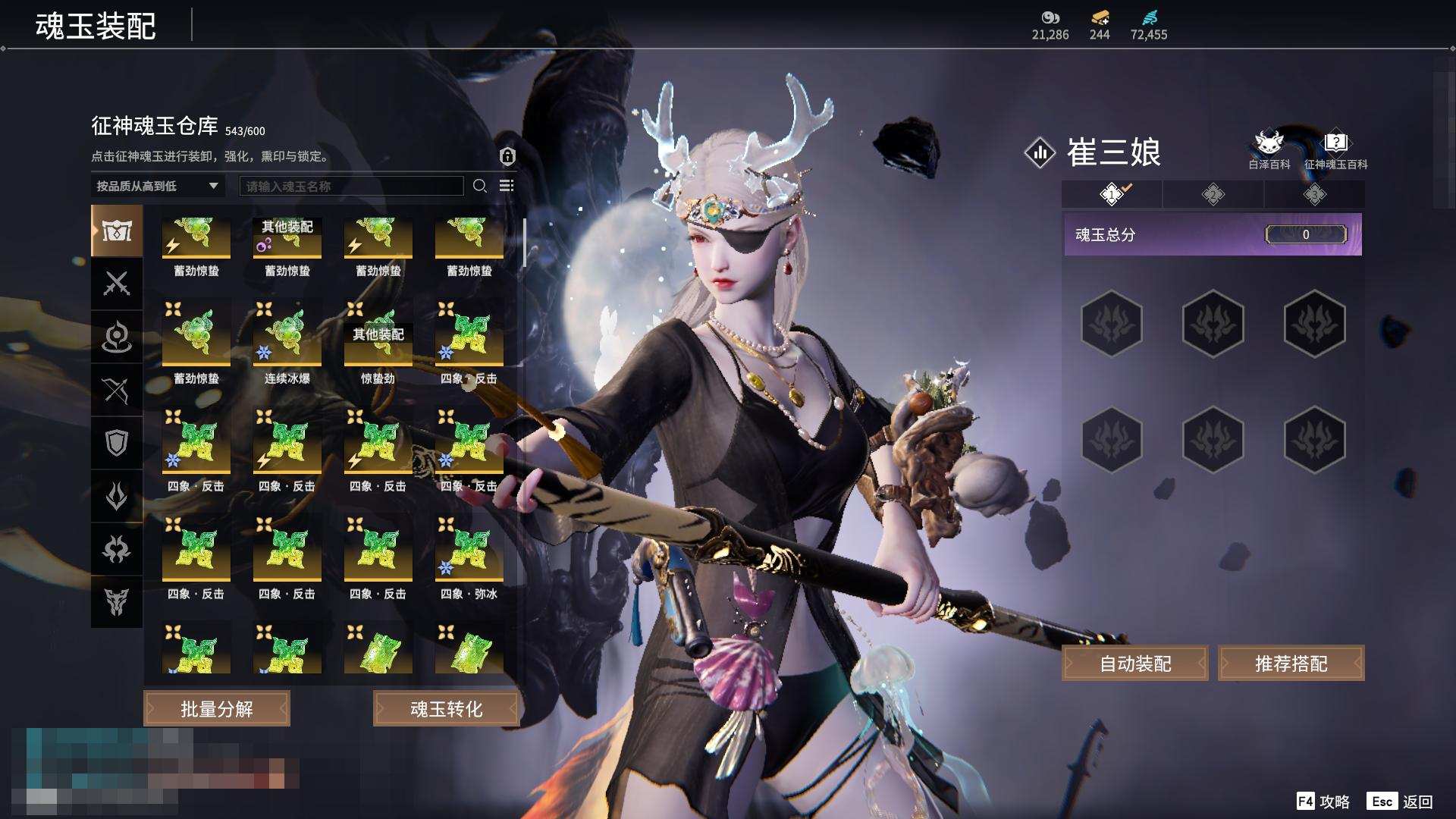The width and height of the screenshot is (1456, 819).
Task: Open 征神魂玉百科 guide
Action: point(1335,149)
